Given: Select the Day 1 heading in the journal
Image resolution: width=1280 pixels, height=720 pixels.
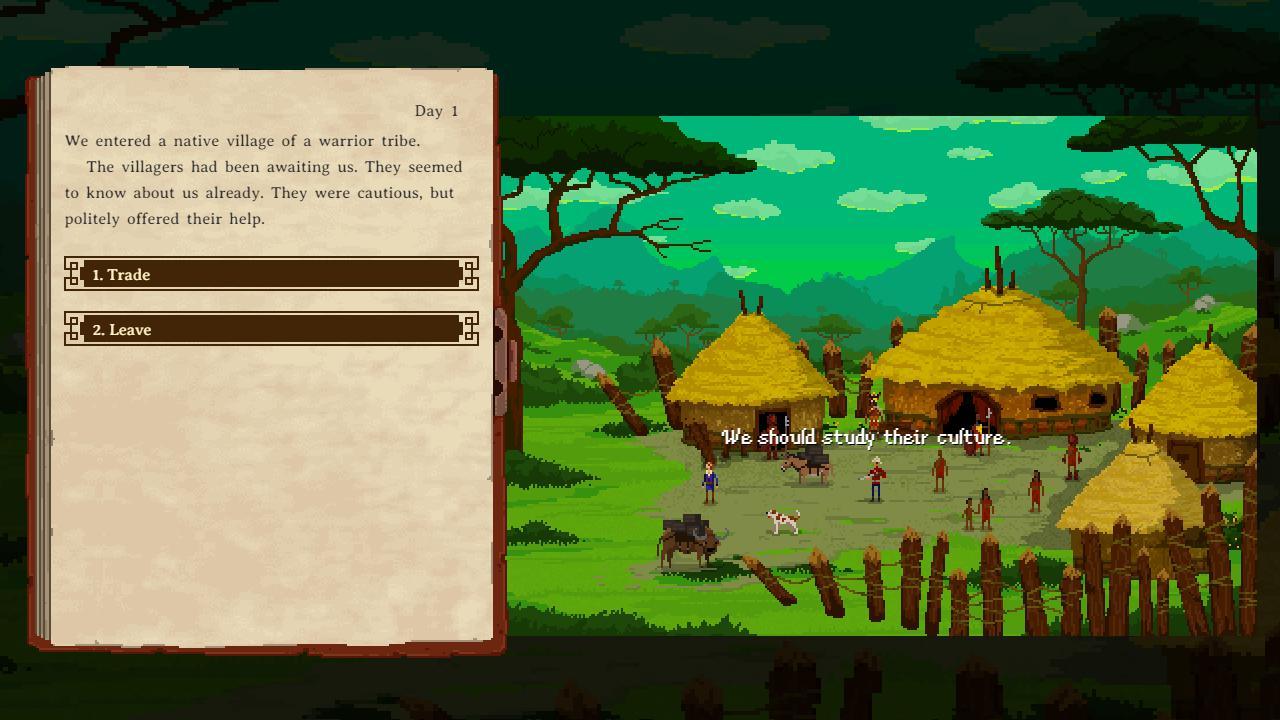Looking at the screenshot, I should (435, 111).
